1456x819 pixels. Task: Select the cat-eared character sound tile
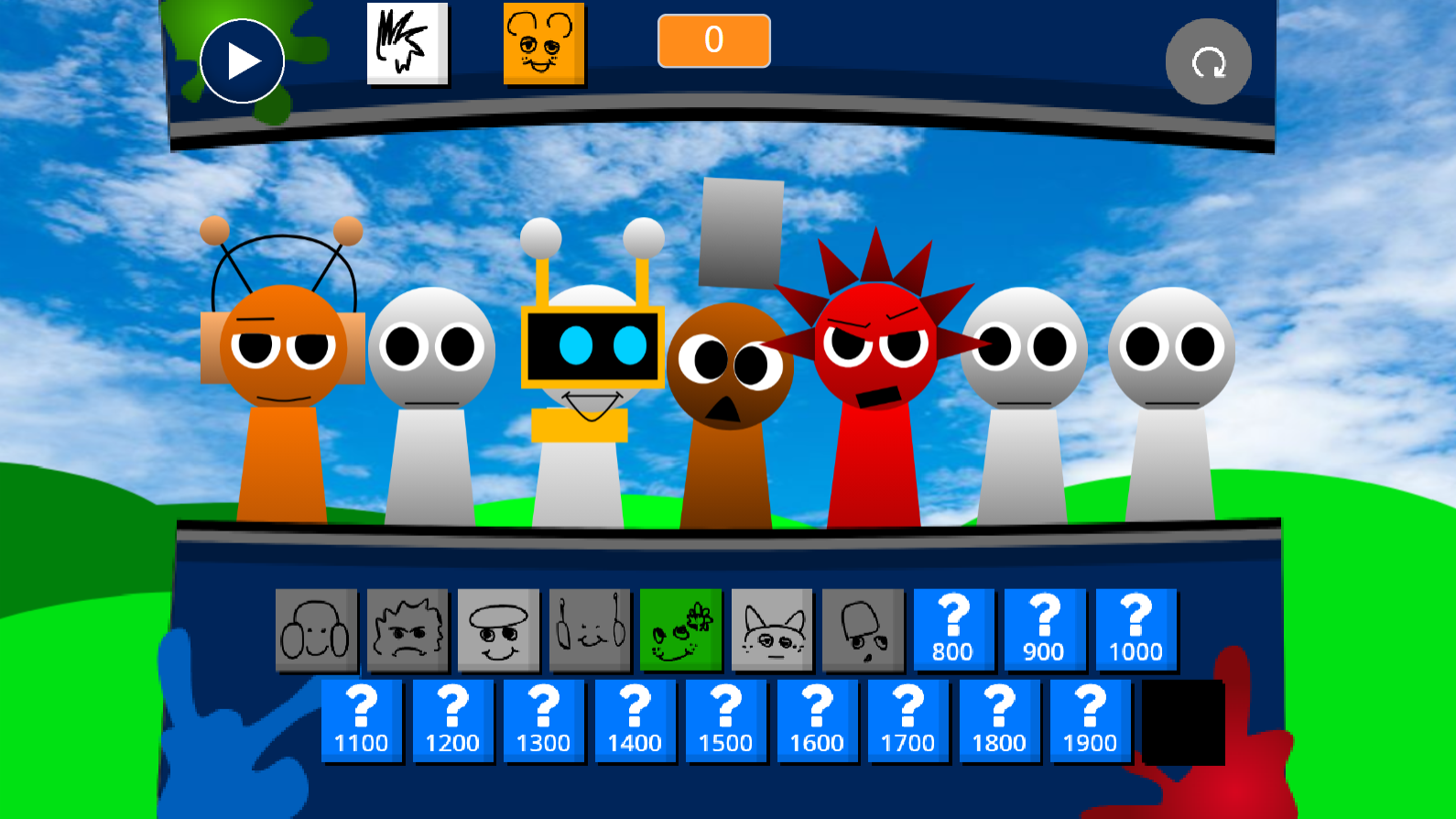772,628
